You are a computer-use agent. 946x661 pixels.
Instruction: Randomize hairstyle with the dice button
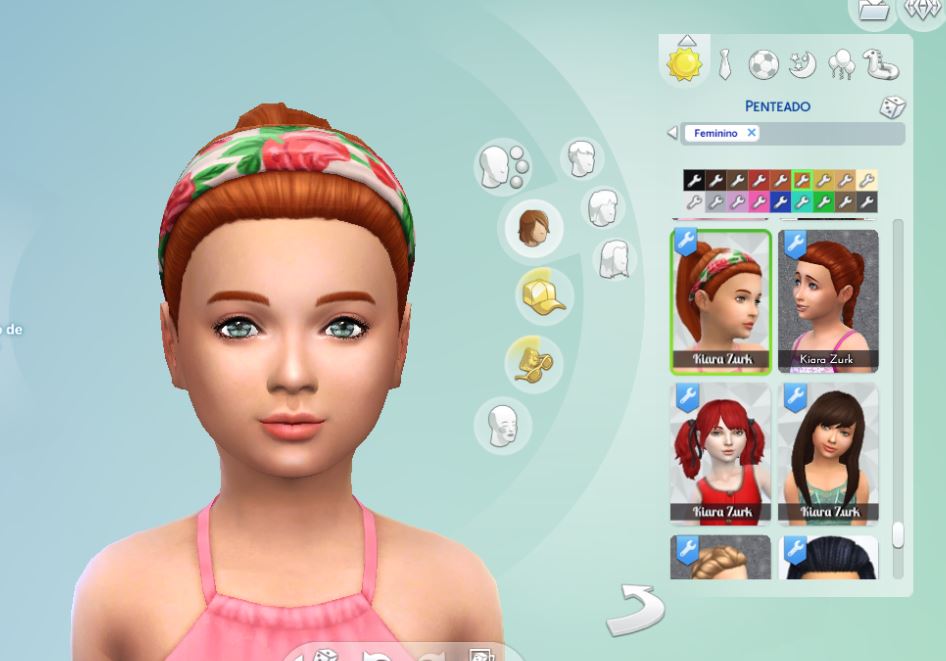pyautogui.click(x=892, y=107)
